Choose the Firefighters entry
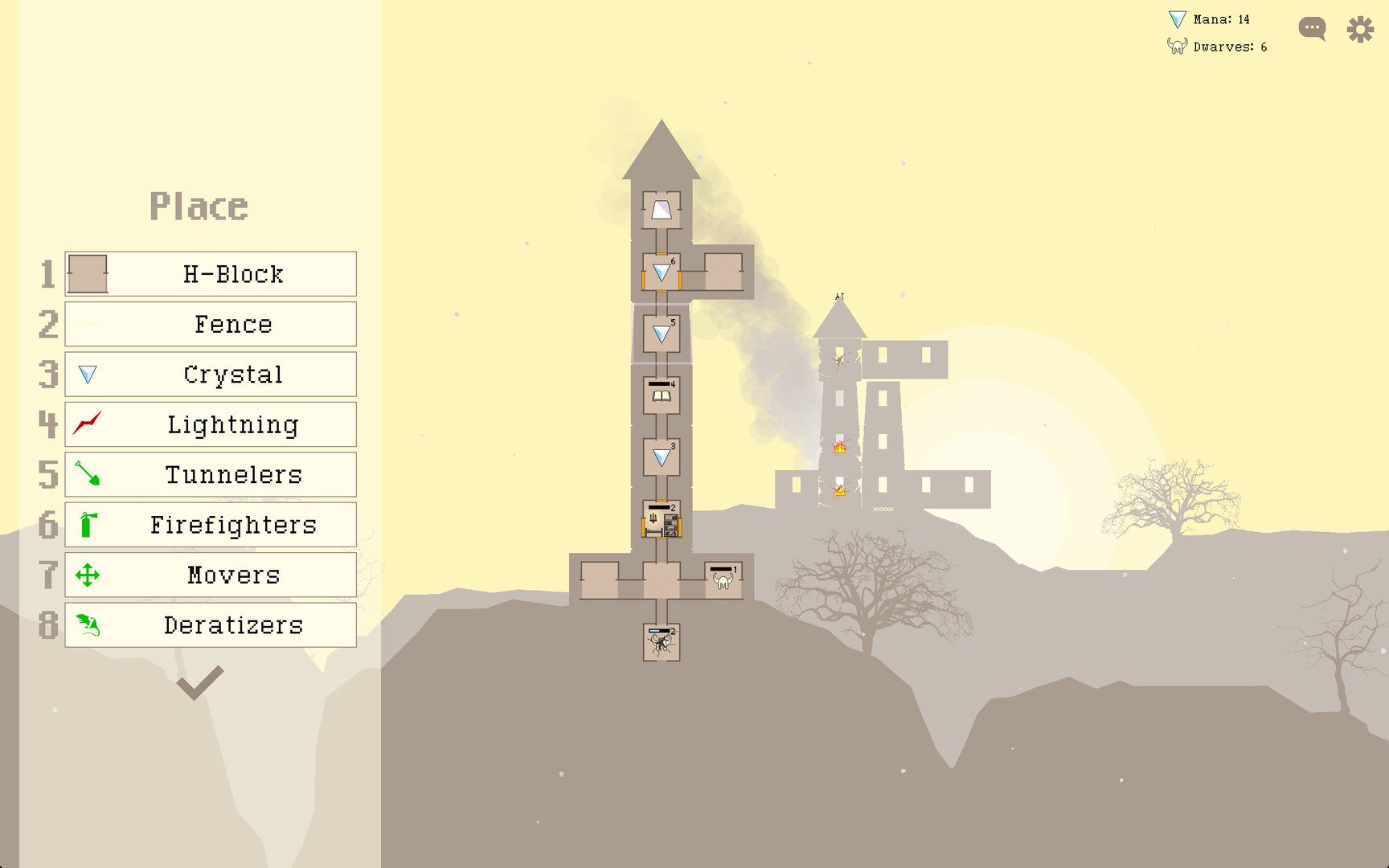Image resolution: width=1389 pixels, height=868 pixels. pyautogui.click(x=211, y=525)
